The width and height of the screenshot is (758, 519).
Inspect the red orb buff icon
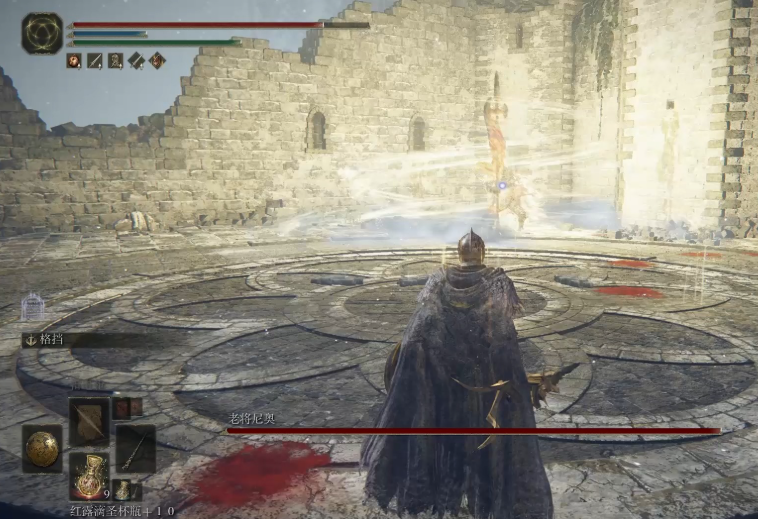tap(74, 61)
